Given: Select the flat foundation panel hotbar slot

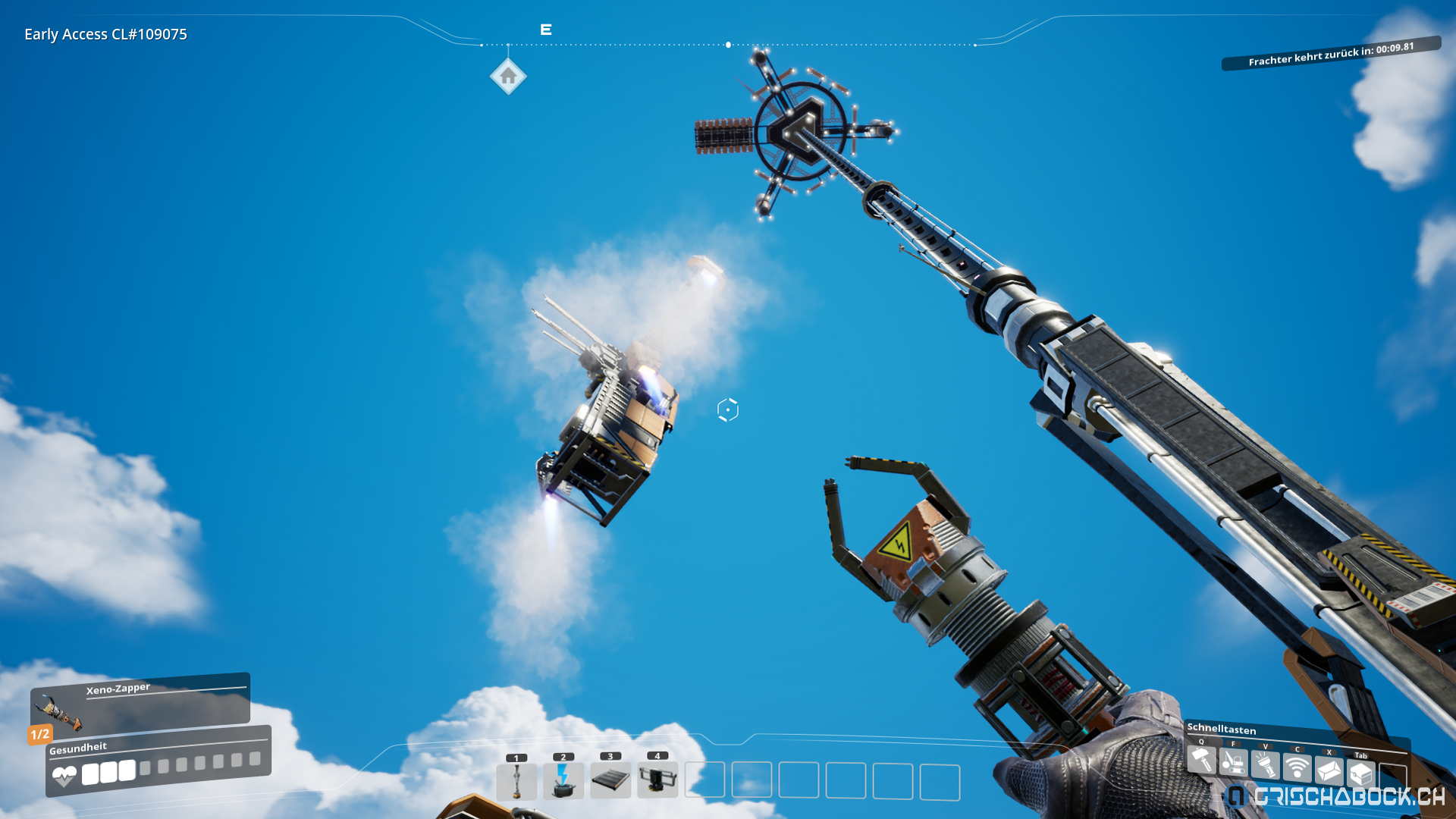Looking at the screenshot, I should pos(610,780).
